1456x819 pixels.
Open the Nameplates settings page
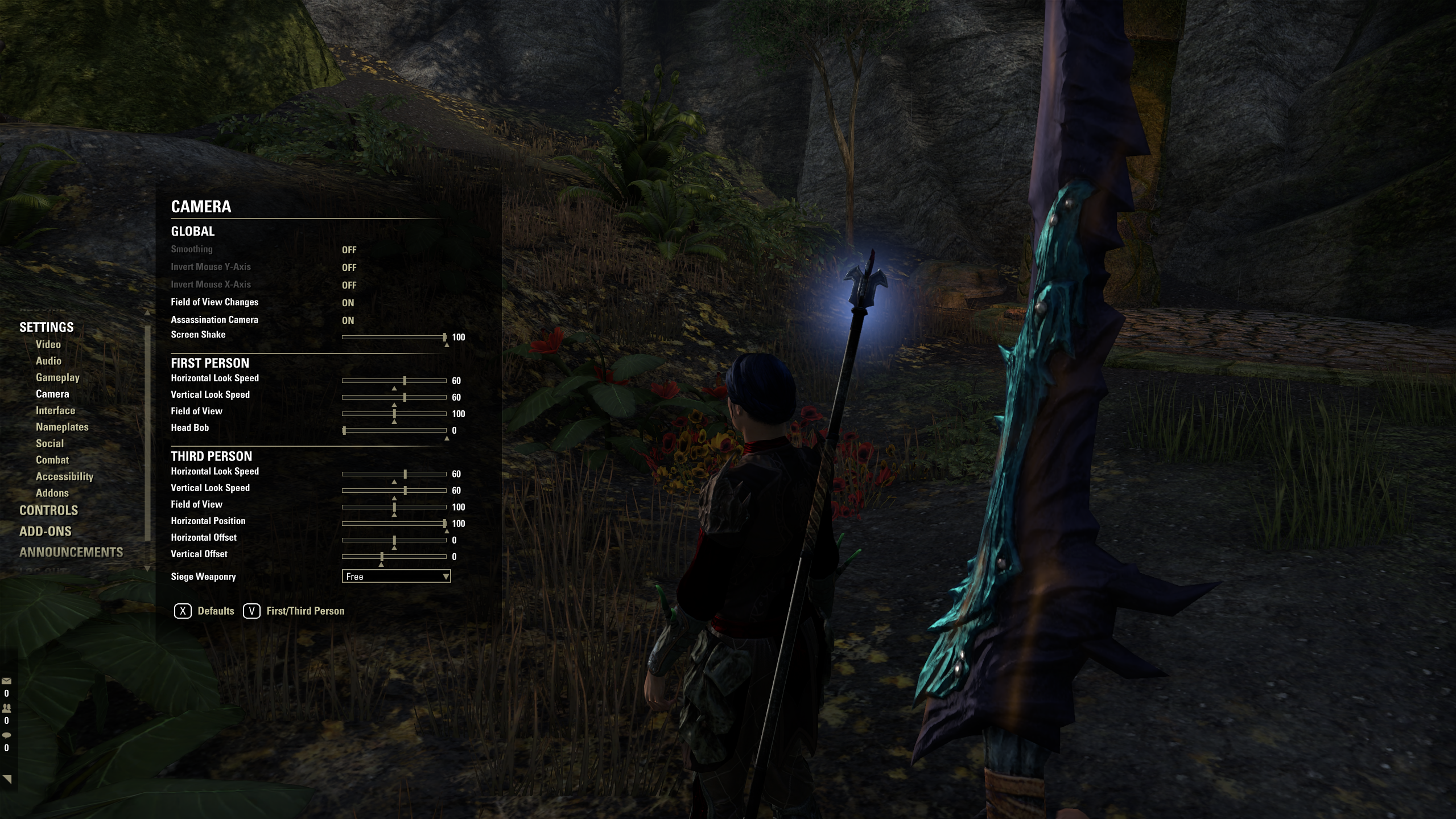coord(62,426)
